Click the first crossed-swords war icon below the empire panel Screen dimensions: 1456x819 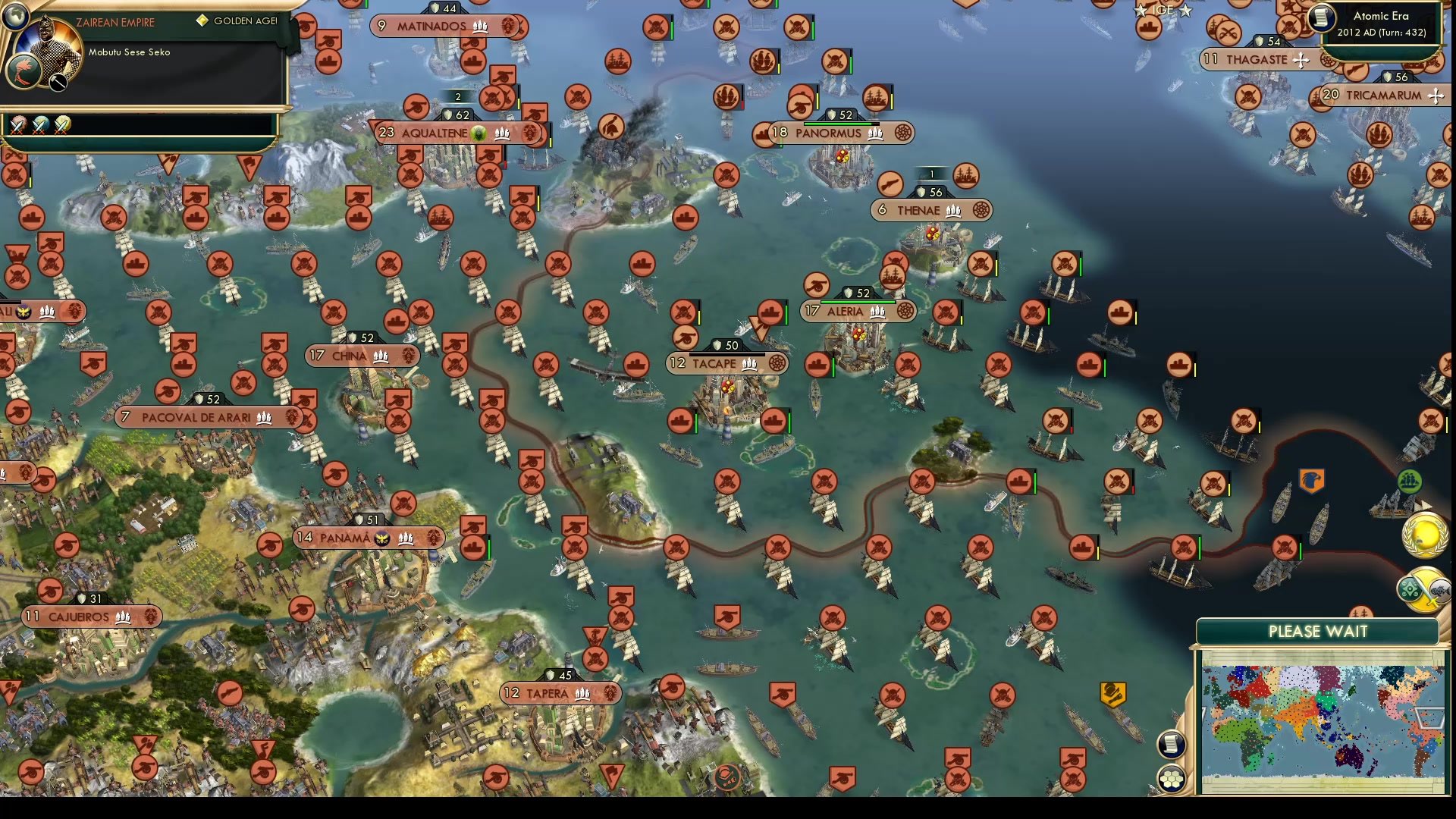[17, 126]
